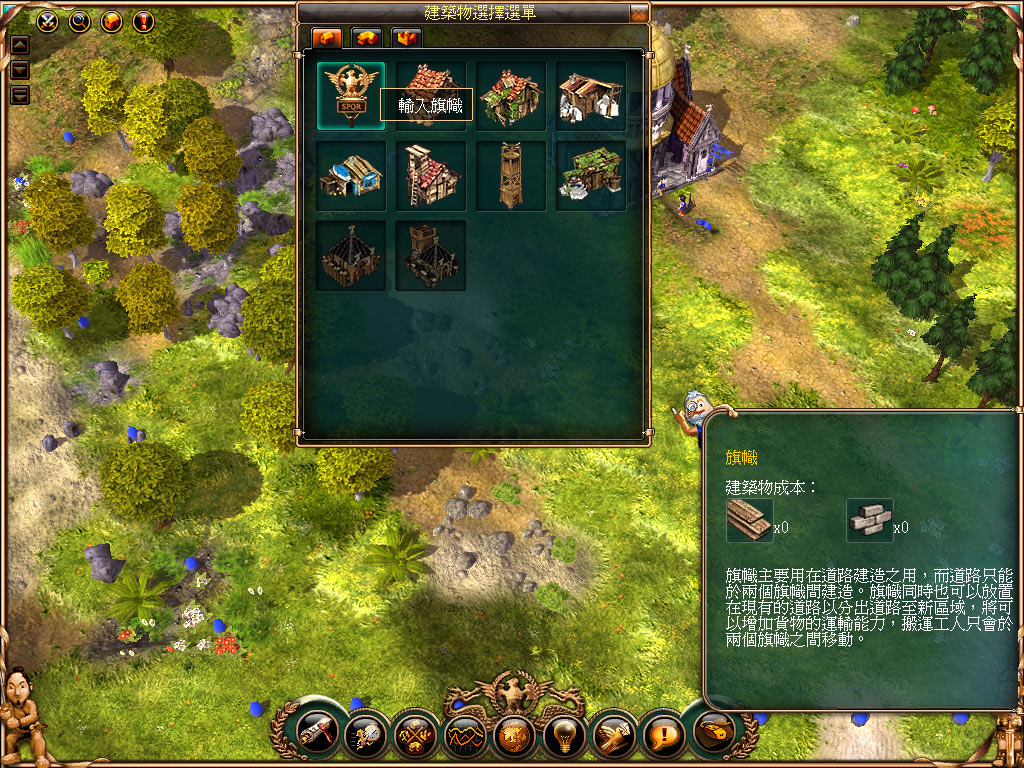
Task: Choose the dark round-roofed wooden building
Action: [x=350, y=256]
